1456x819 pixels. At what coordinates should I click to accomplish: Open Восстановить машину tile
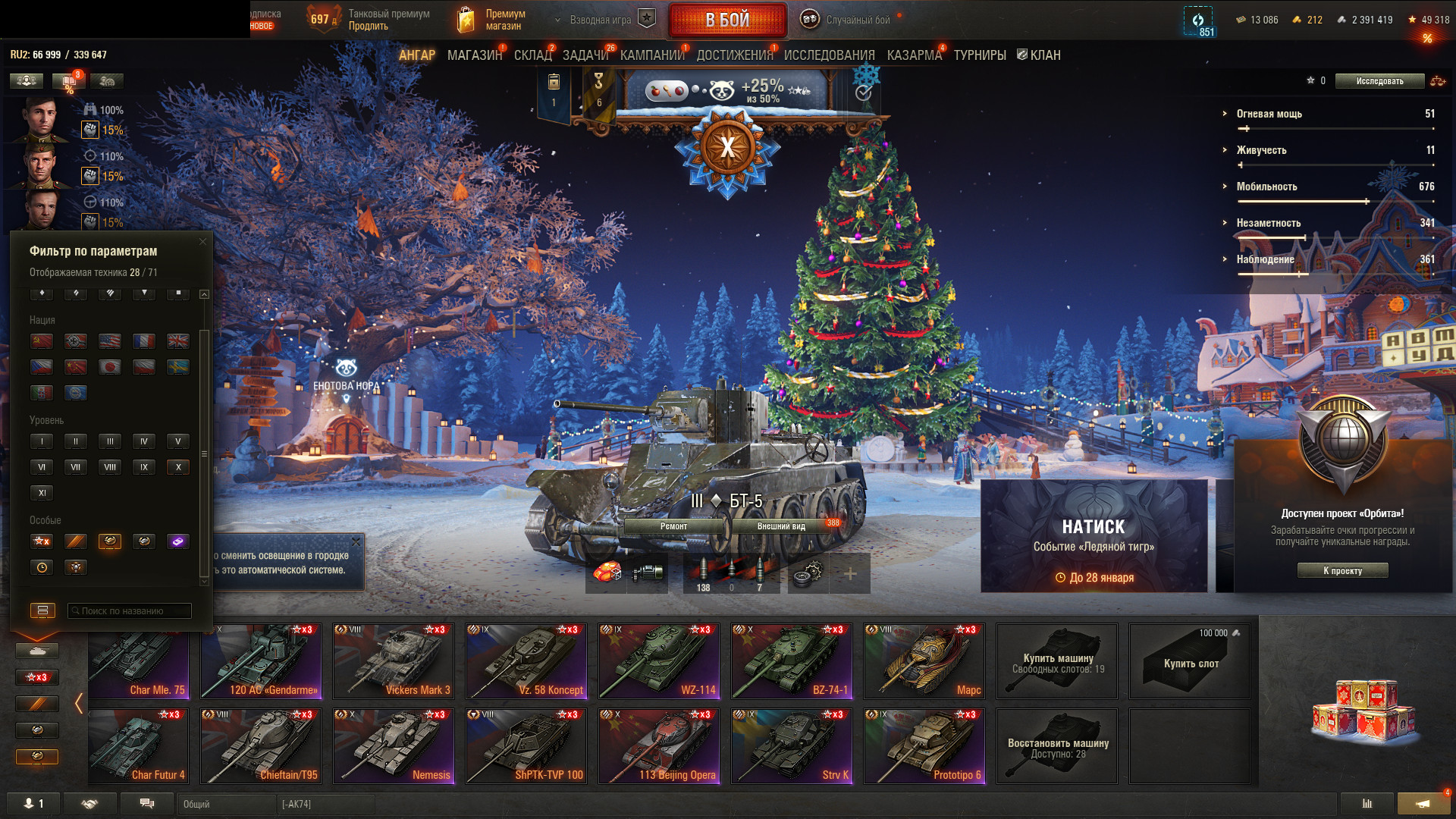(1057, 747)
